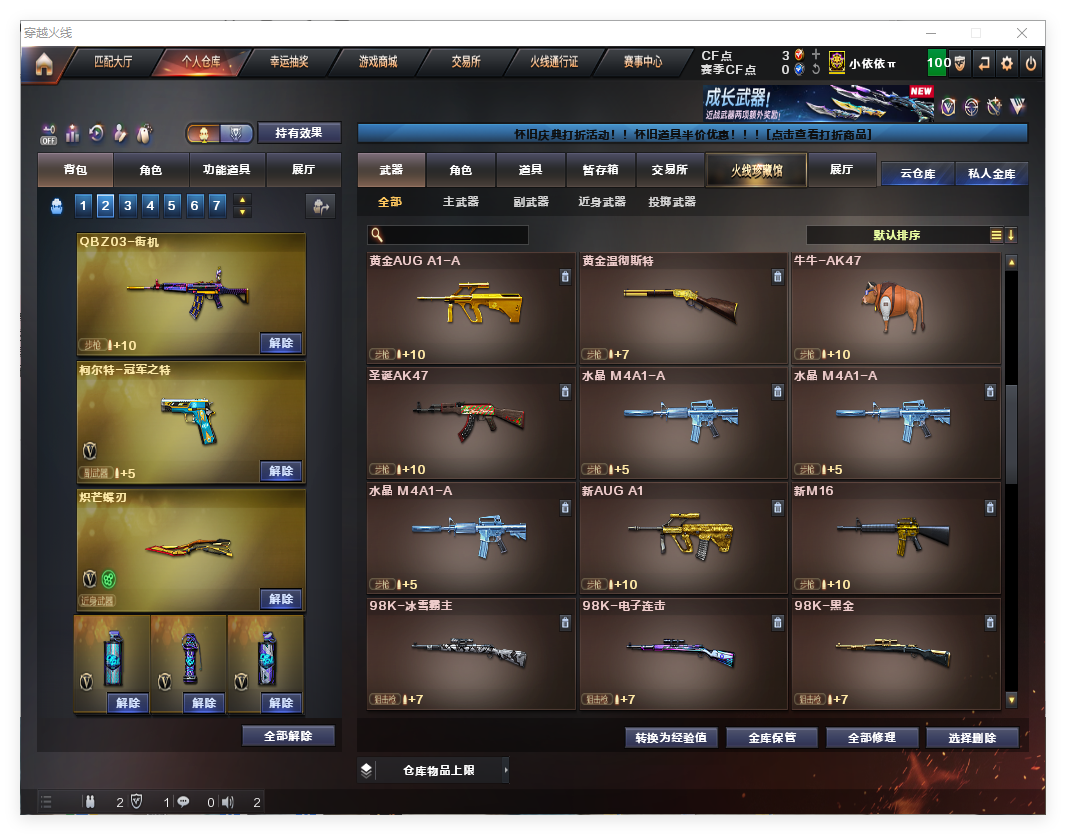Visit the 游戏商城 game store

[x=378, y=62]
